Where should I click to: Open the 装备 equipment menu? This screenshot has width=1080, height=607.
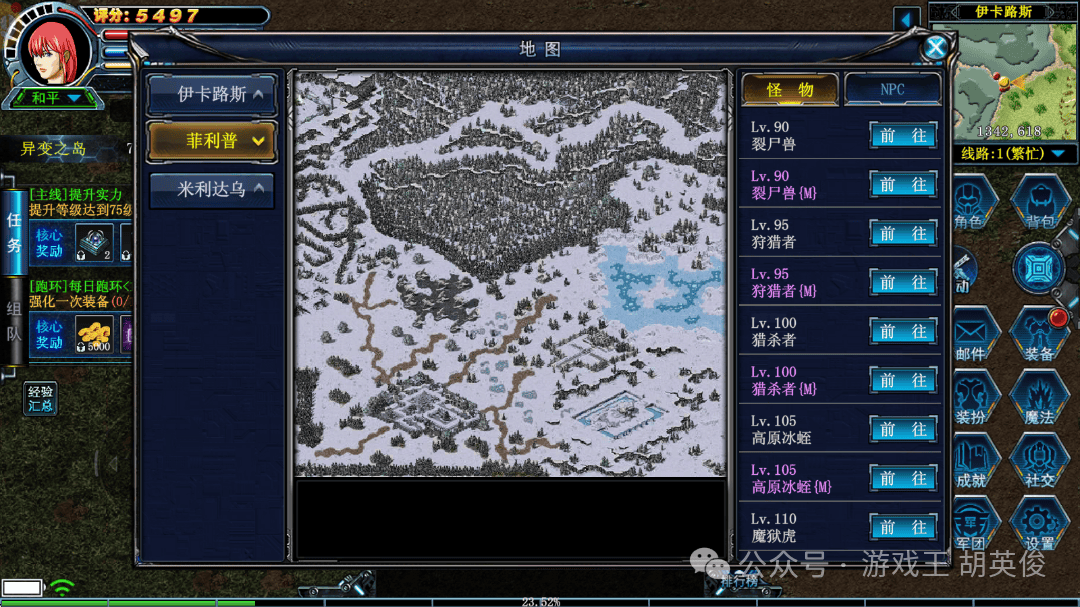1040,335
